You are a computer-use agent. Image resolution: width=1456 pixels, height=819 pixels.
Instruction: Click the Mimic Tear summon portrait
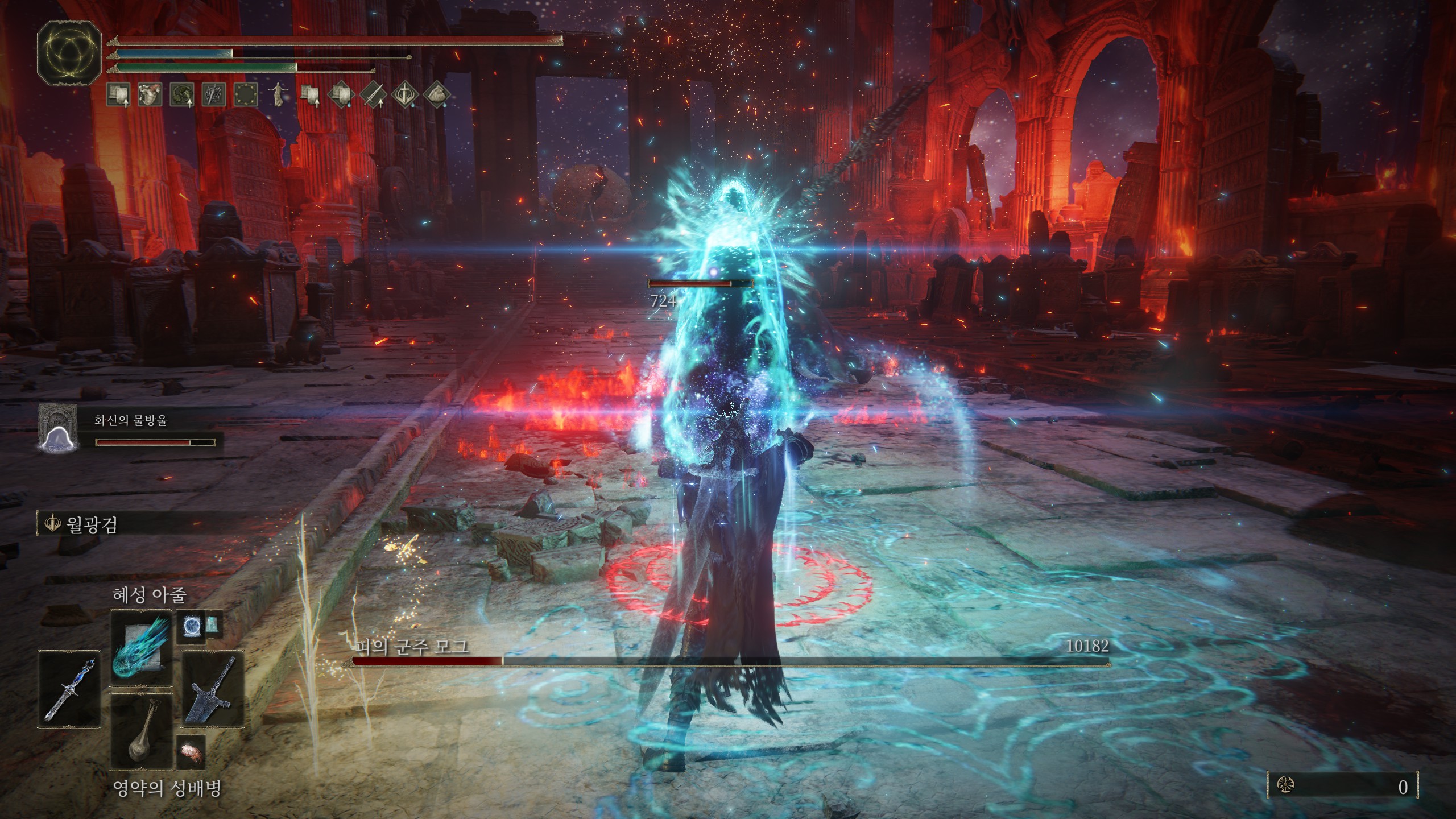57,428
